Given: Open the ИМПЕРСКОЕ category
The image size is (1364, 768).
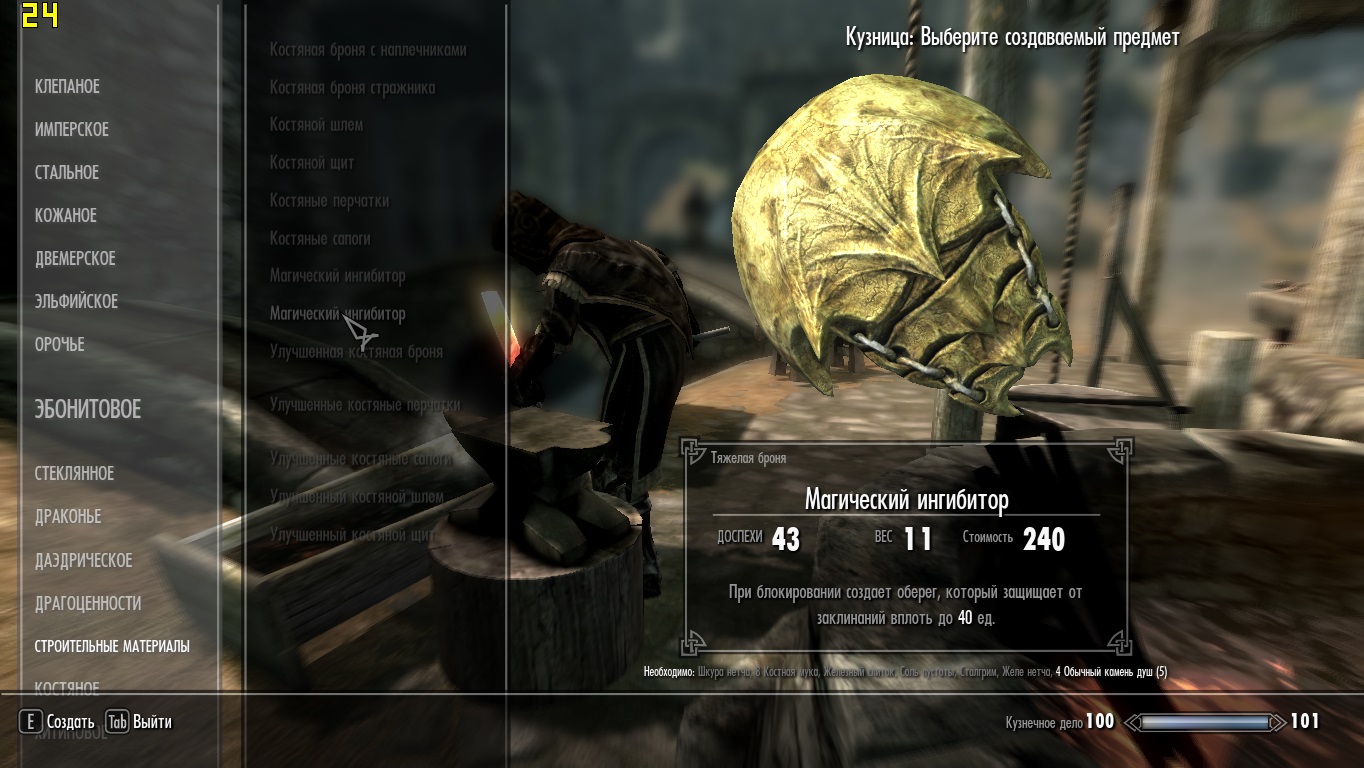Looking at the screenshot, I should pos(71,130).
